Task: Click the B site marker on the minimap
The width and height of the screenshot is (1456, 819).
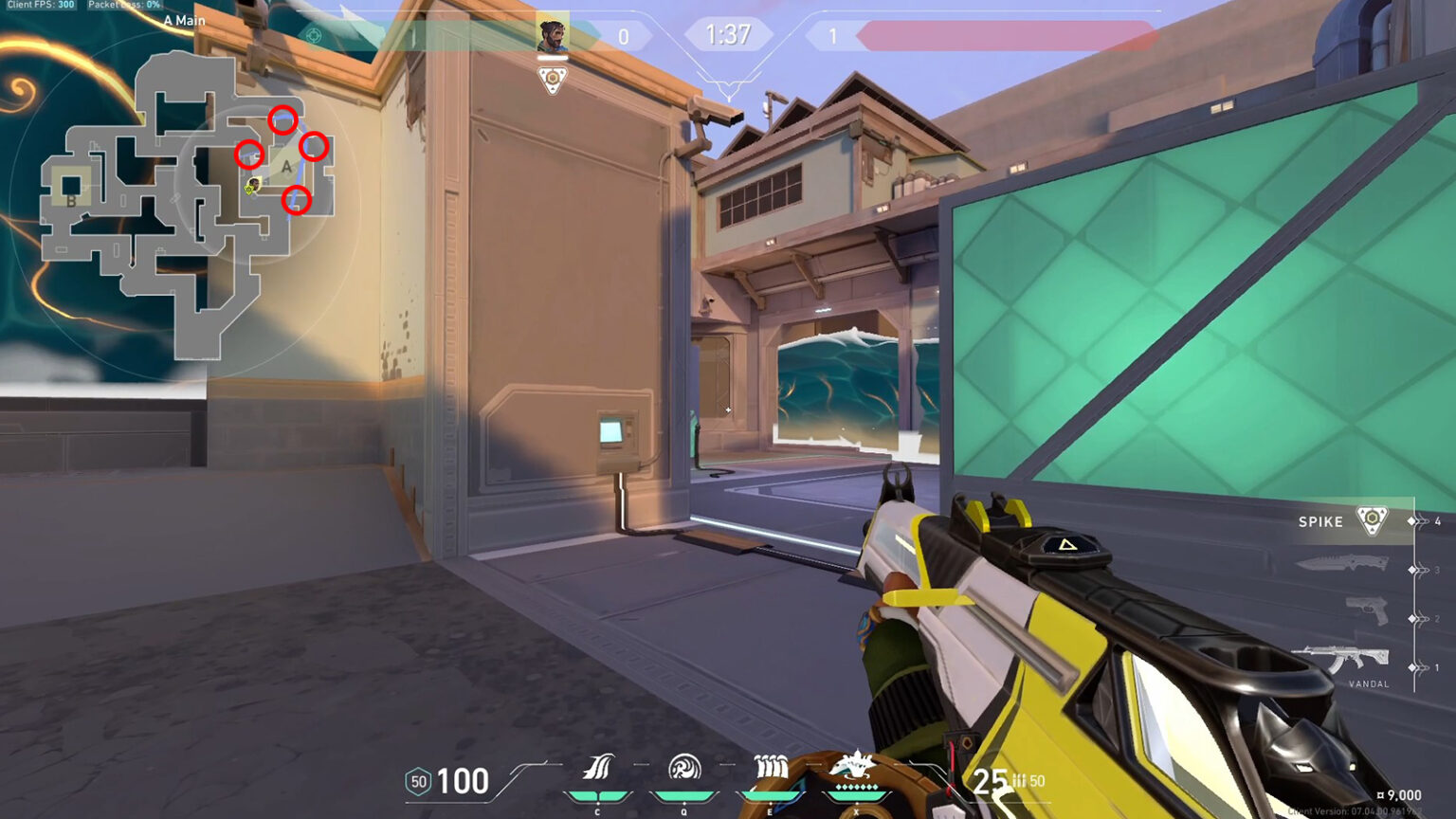Action: [x=70, y=200]
